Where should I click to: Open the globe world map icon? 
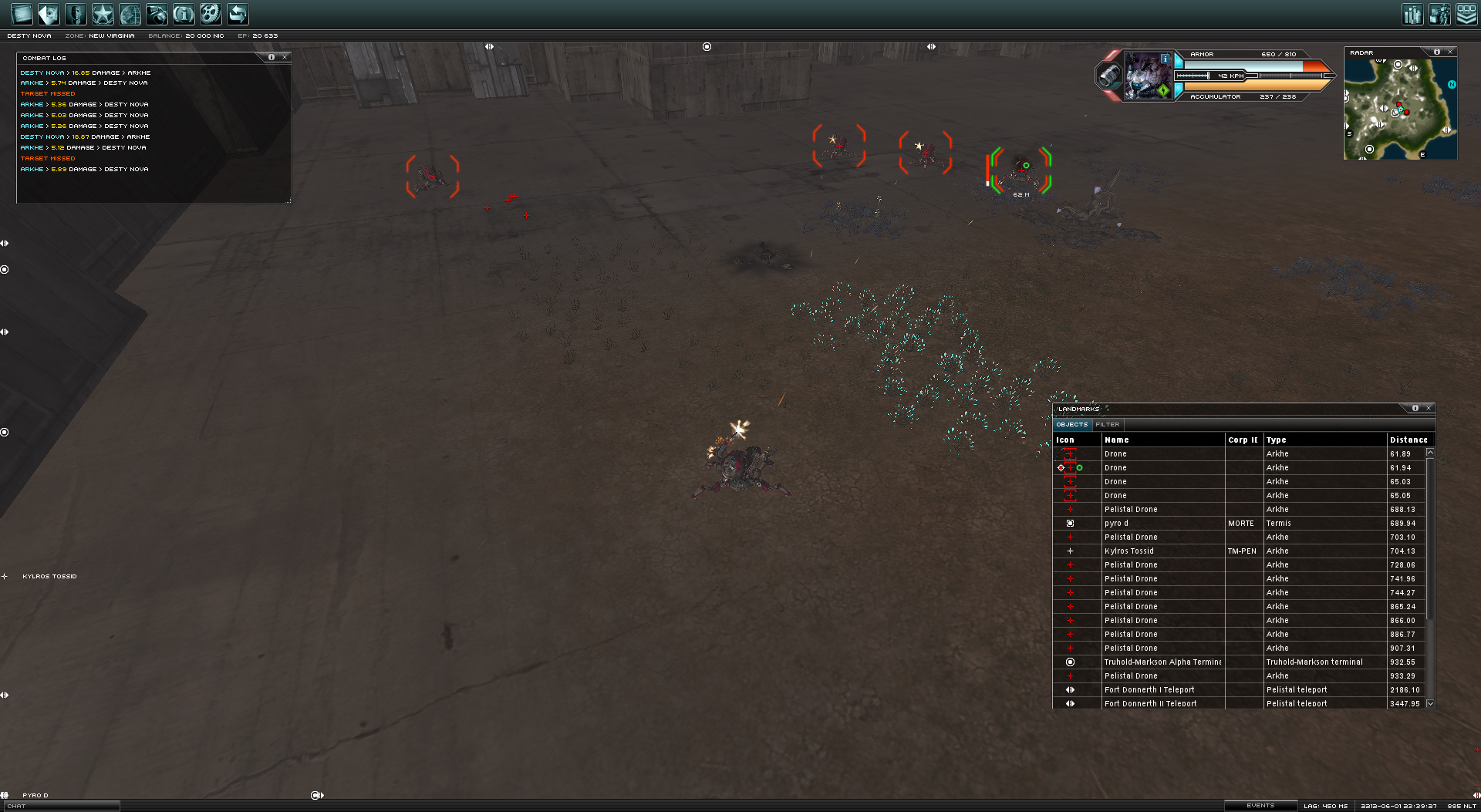[130, 14]
